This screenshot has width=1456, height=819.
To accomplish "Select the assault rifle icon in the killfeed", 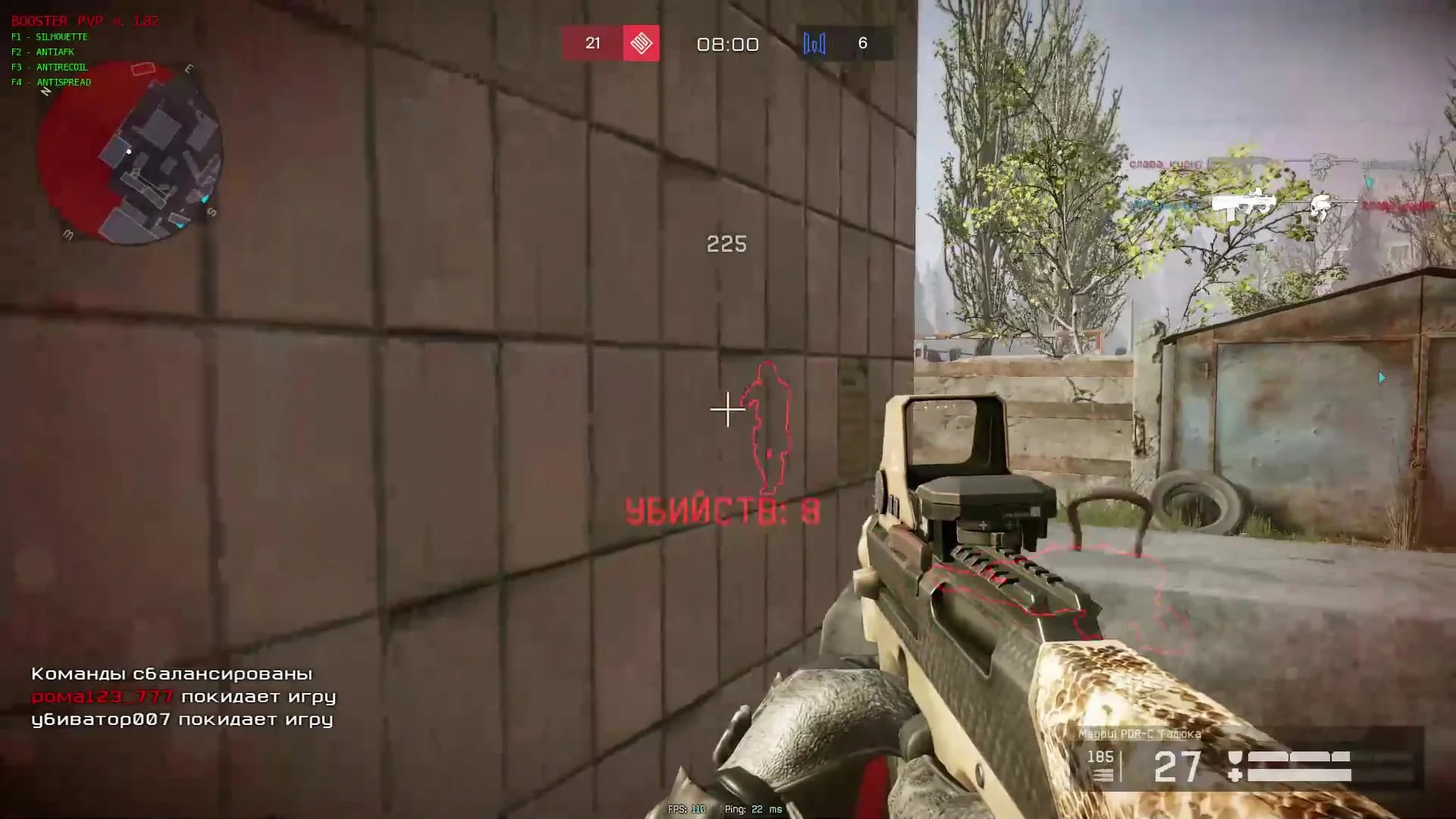I will click(1251, 161).
